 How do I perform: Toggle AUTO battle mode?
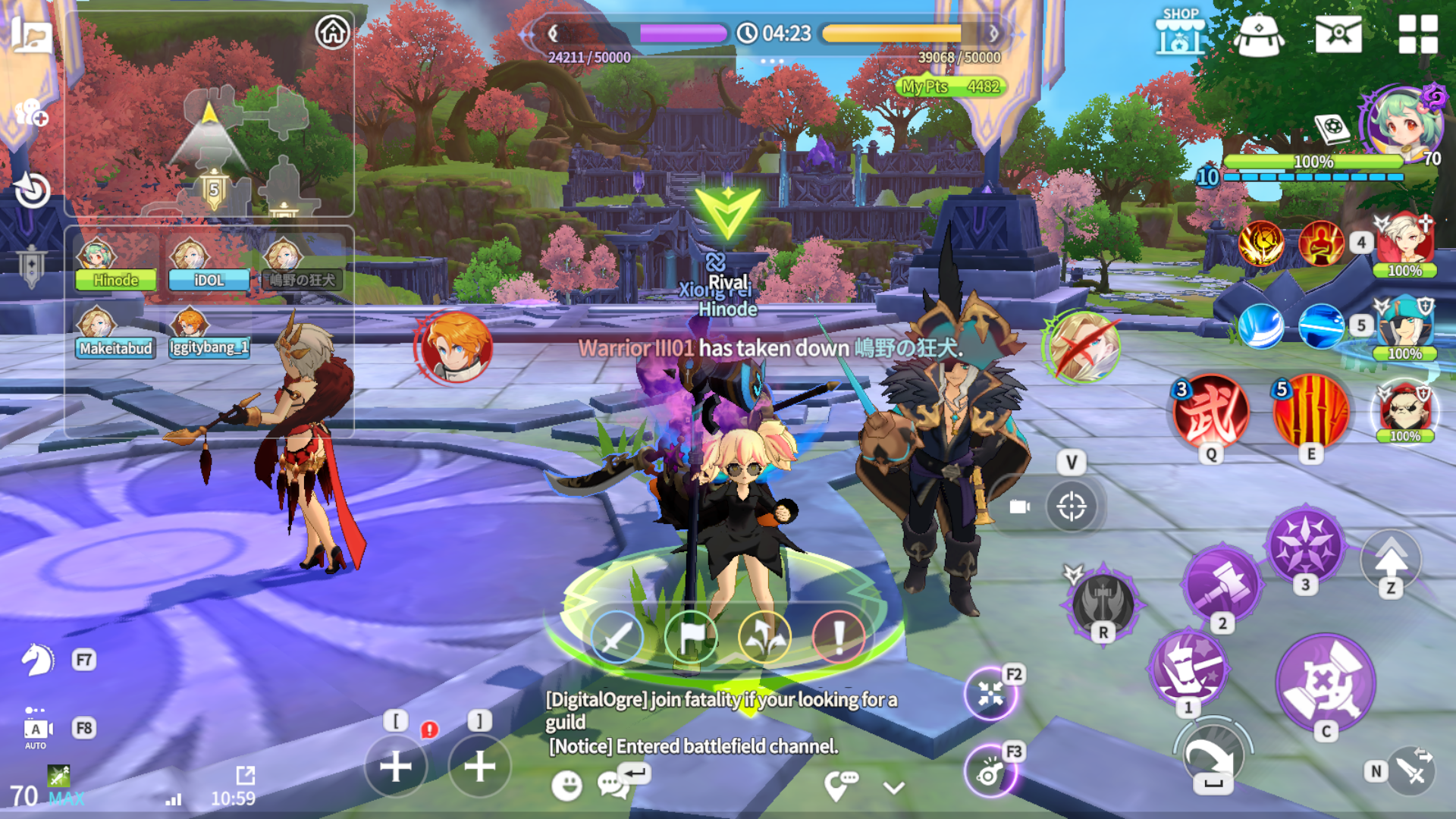point(36,730)
